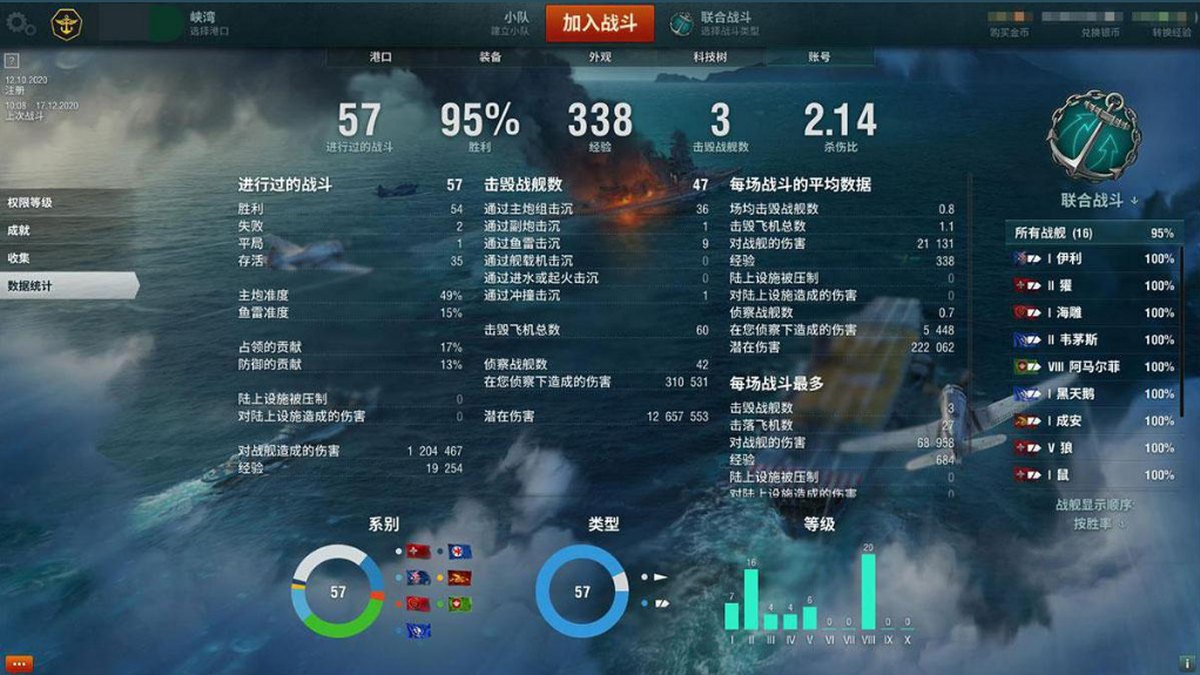Select the 阿马尔菲 ship row
Screen dimensions: 1200x675
point(1092,367)
